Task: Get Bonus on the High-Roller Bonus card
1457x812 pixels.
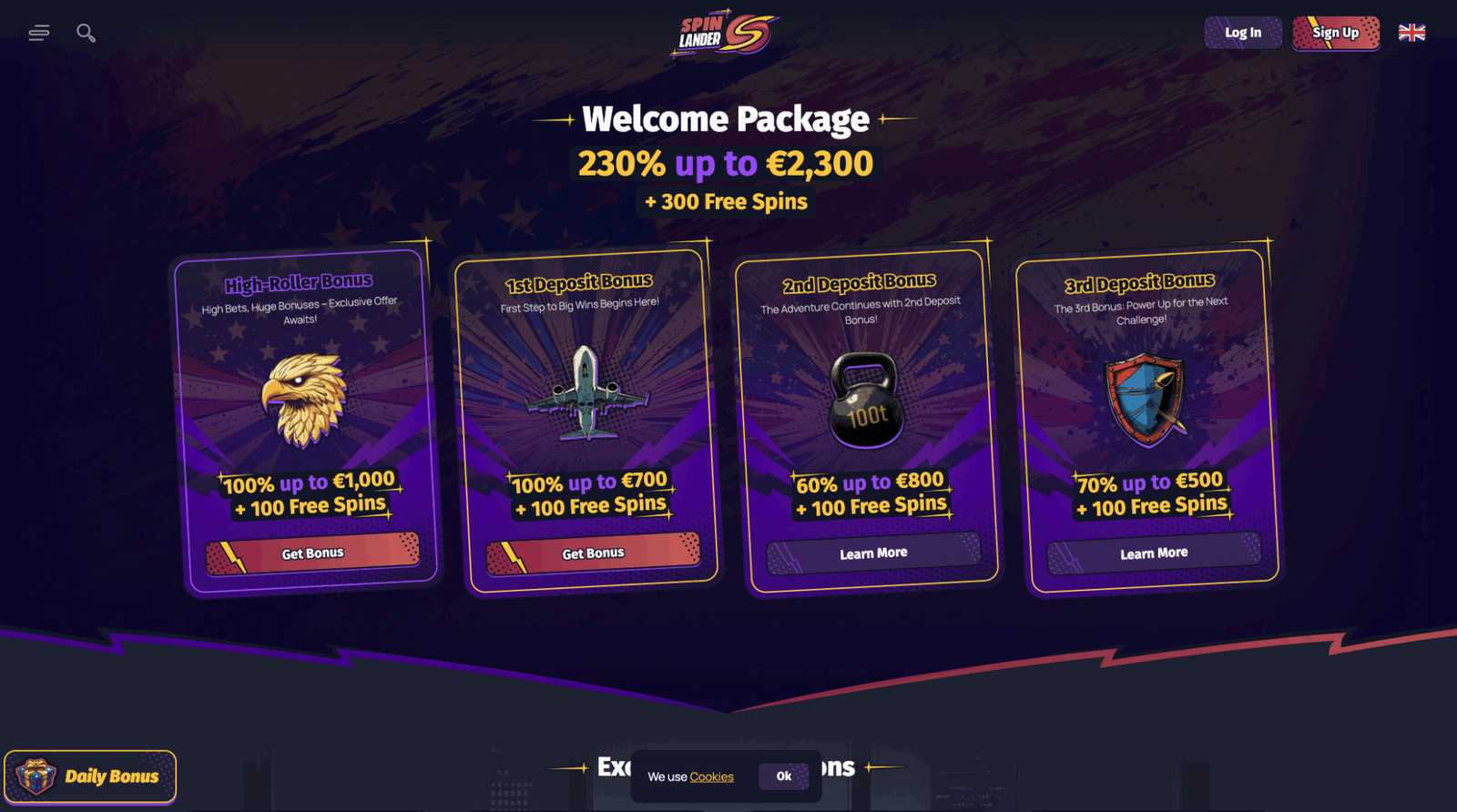Action: (312, 553)
